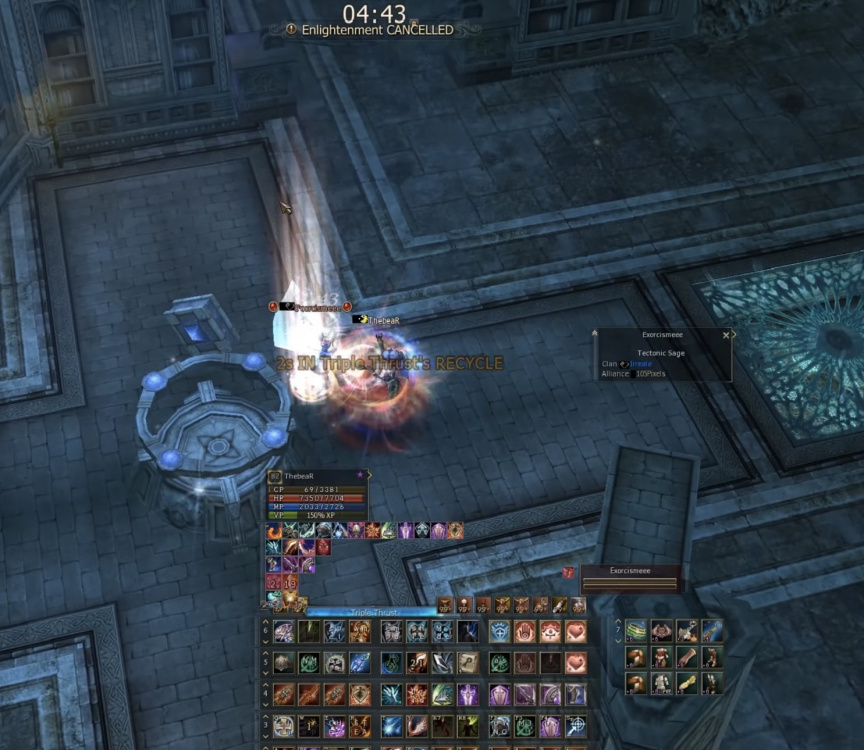The height and width of the screenshot is (750, 864).
Task: Close the Exorcismeee target window
Action: pyautogui.click(x=726, y=336)
